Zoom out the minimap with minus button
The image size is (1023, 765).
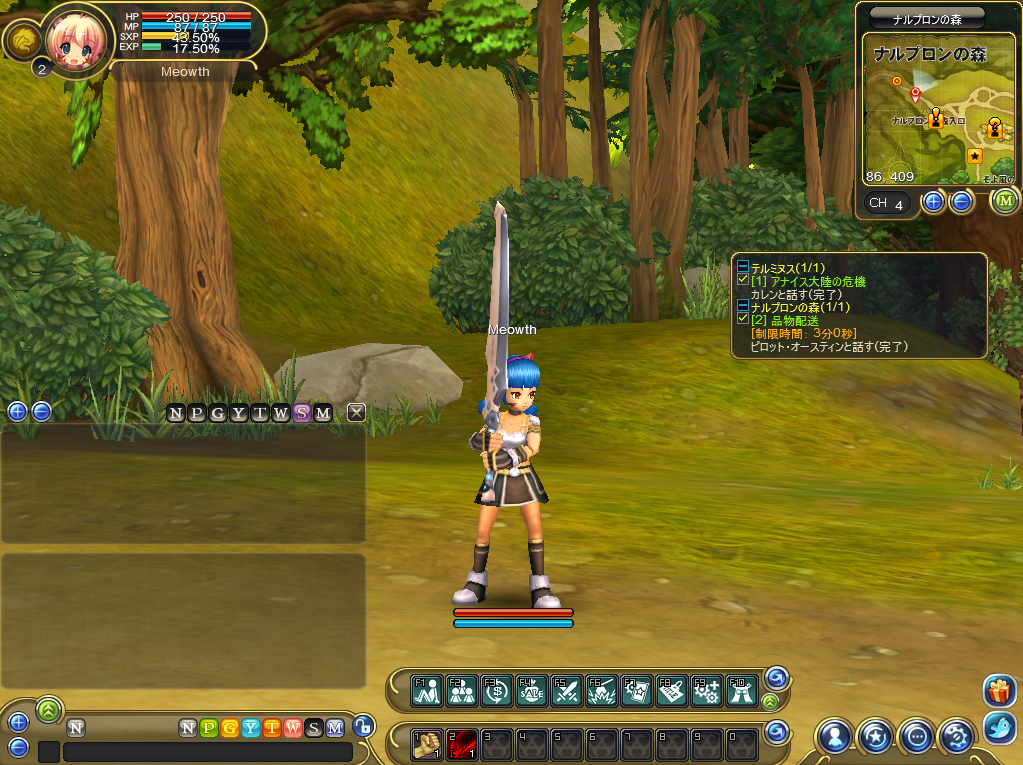click(x=961, y=202)
